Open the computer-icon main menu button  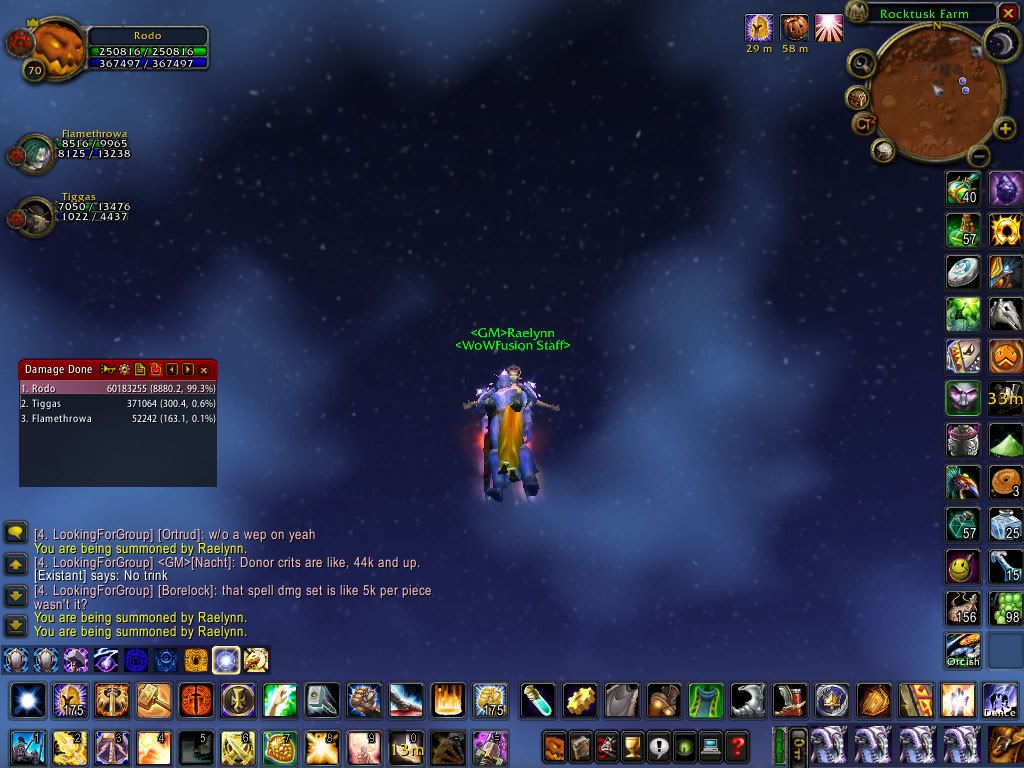[x=711, y=745]
